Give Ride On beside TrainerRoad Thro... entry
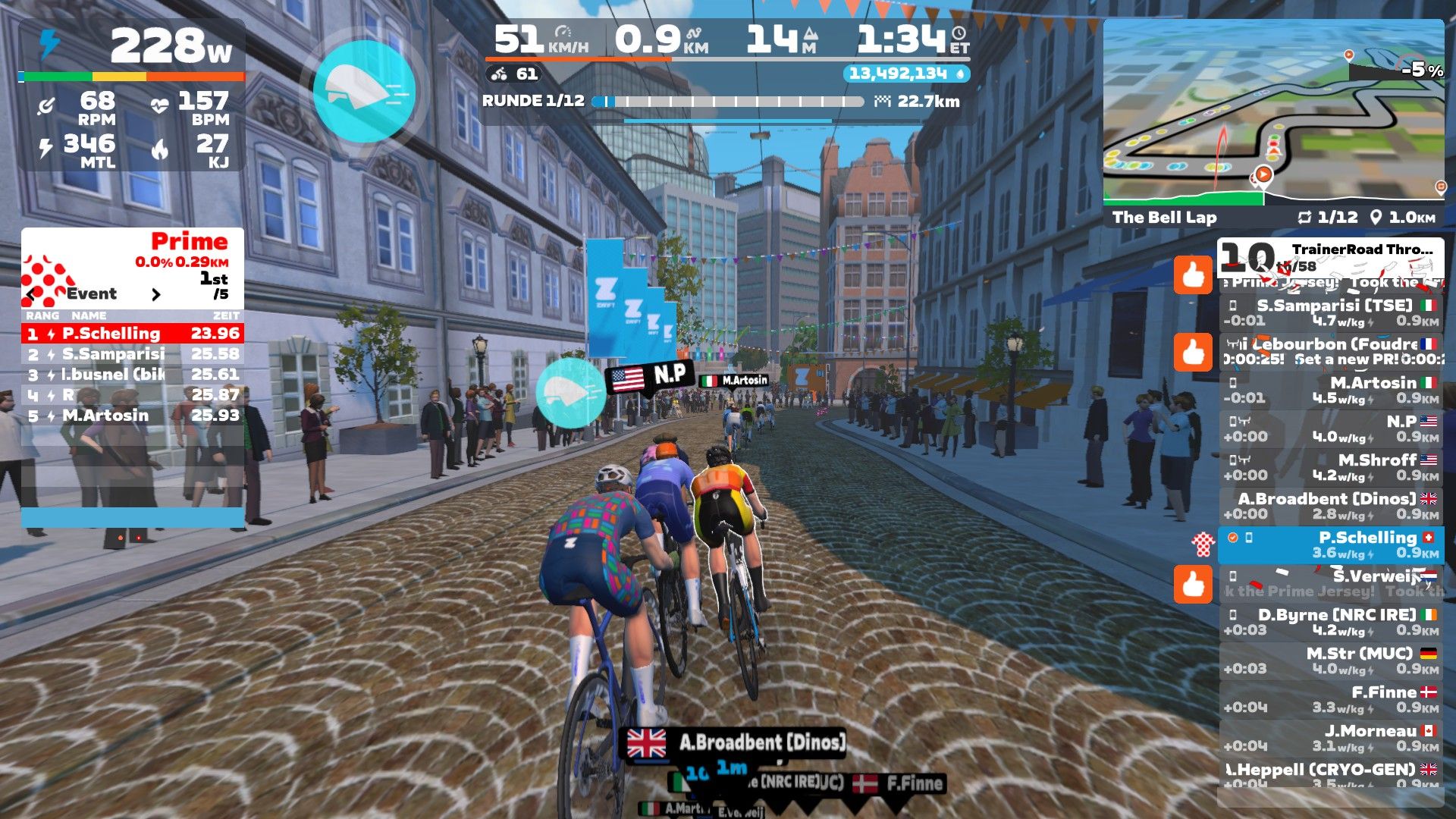This screenshot has height=819, width=1456. [x=1193, y=275]
